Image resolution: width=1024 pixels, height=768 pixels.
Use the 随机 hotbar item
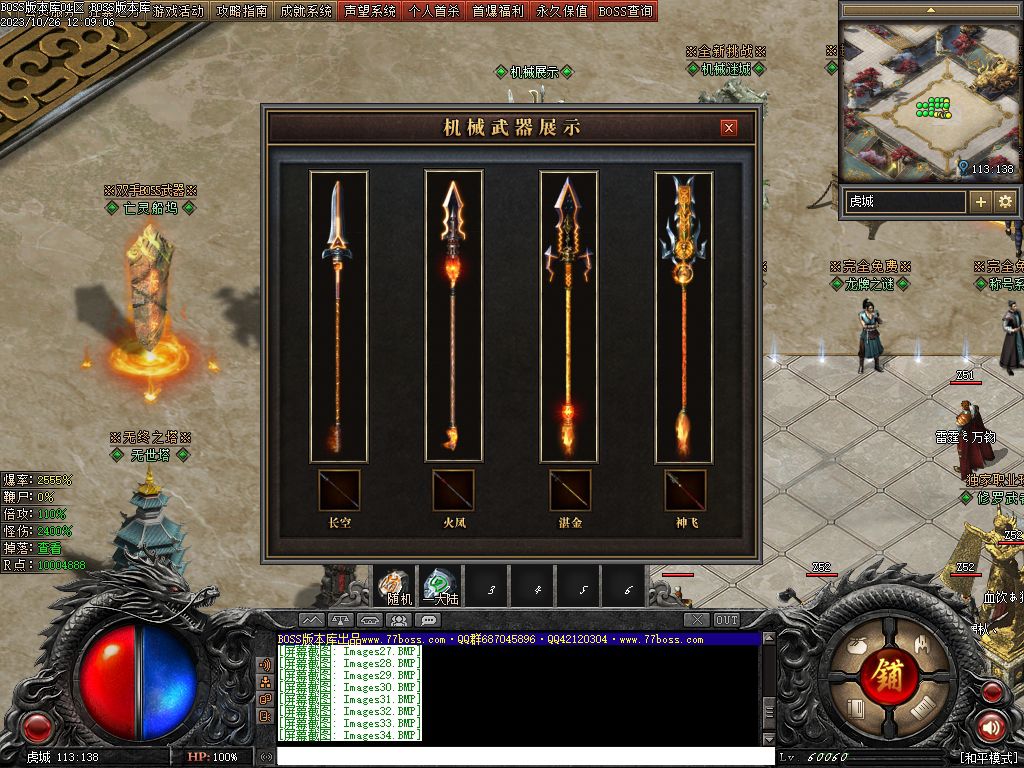(397, 586)
